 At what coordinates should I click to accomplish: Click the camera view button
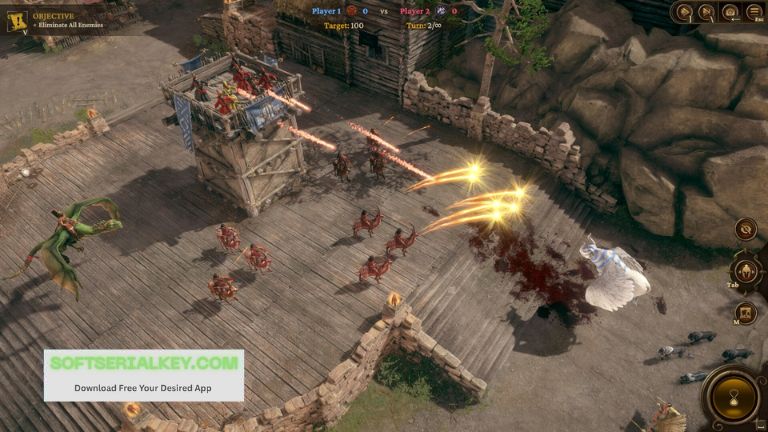point(730,12)
